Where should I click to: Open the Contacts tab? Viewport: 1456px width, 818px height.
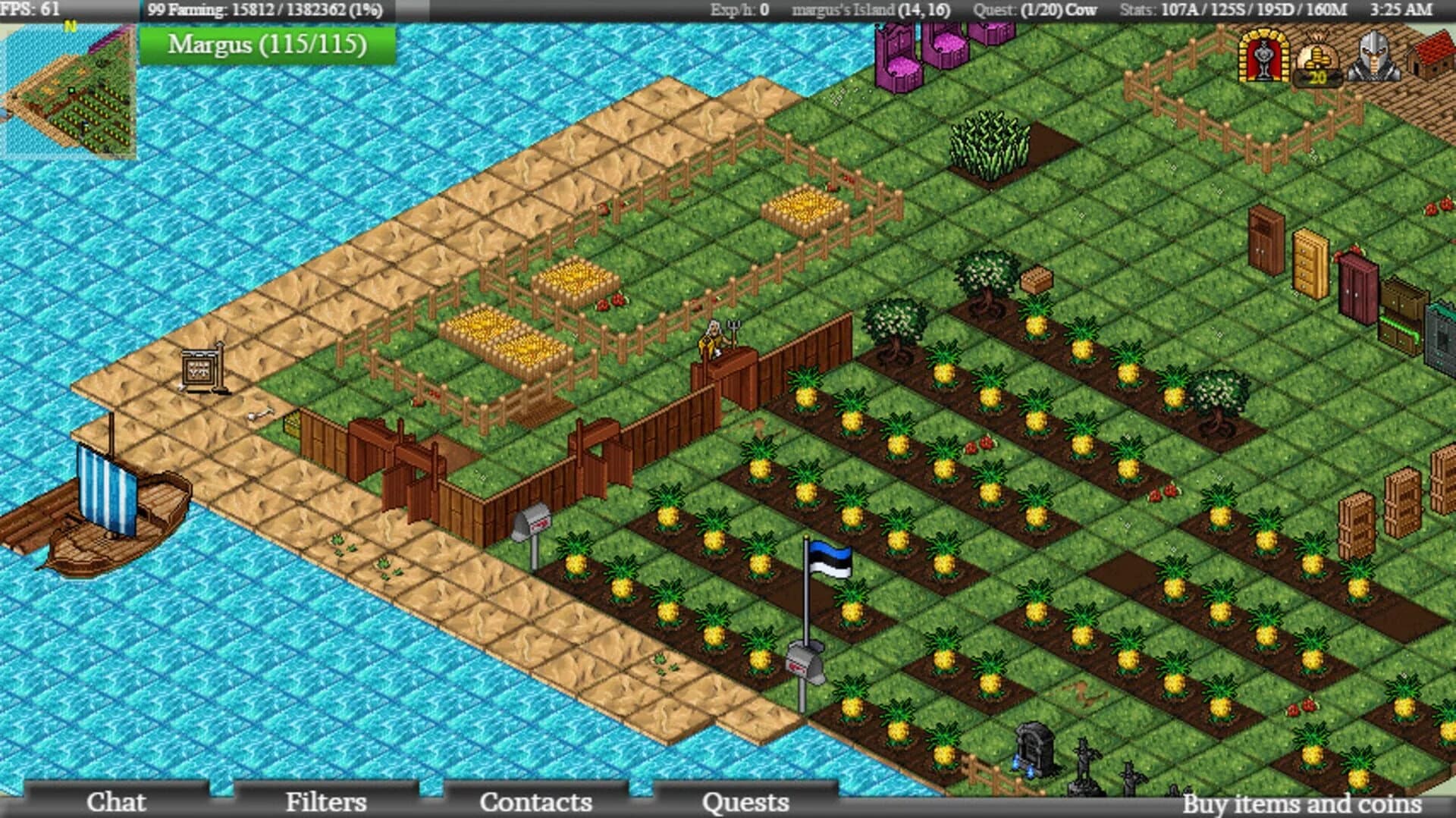[x=538, y=802]
